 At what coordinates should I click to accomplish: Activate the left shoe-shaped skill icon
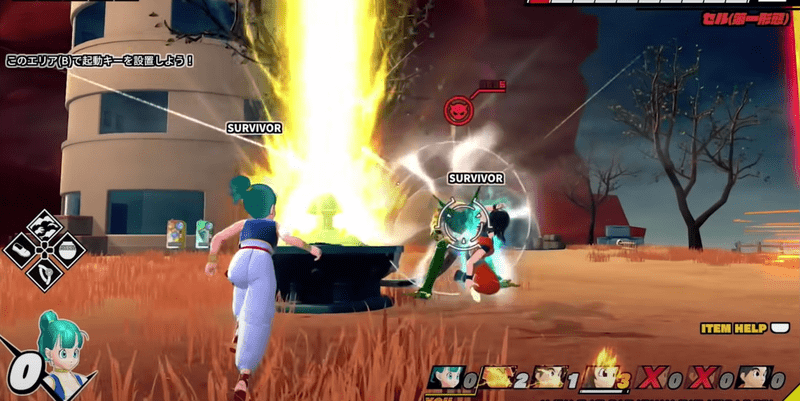coord(22,248)
